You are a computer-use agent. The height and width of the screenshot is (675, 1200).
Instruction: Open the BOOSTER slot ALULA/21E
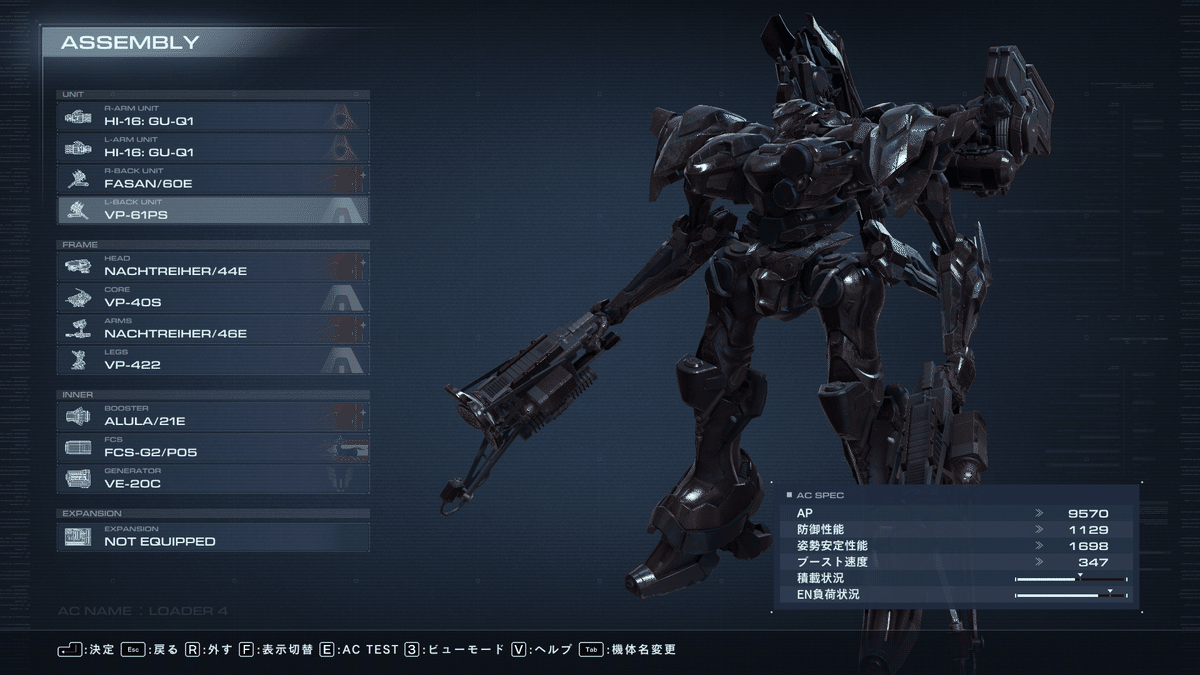(213, 416)
